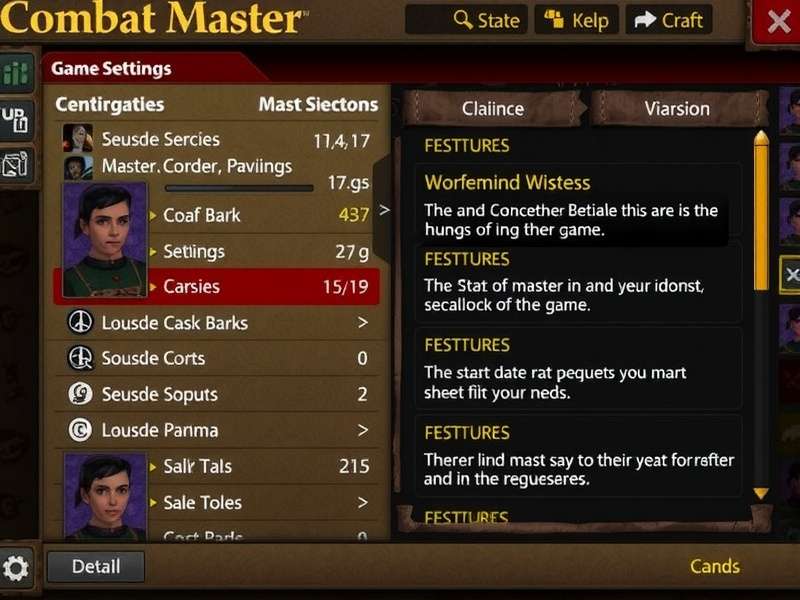Select the Seusde Soputs entry

click(x=217, y=394)
